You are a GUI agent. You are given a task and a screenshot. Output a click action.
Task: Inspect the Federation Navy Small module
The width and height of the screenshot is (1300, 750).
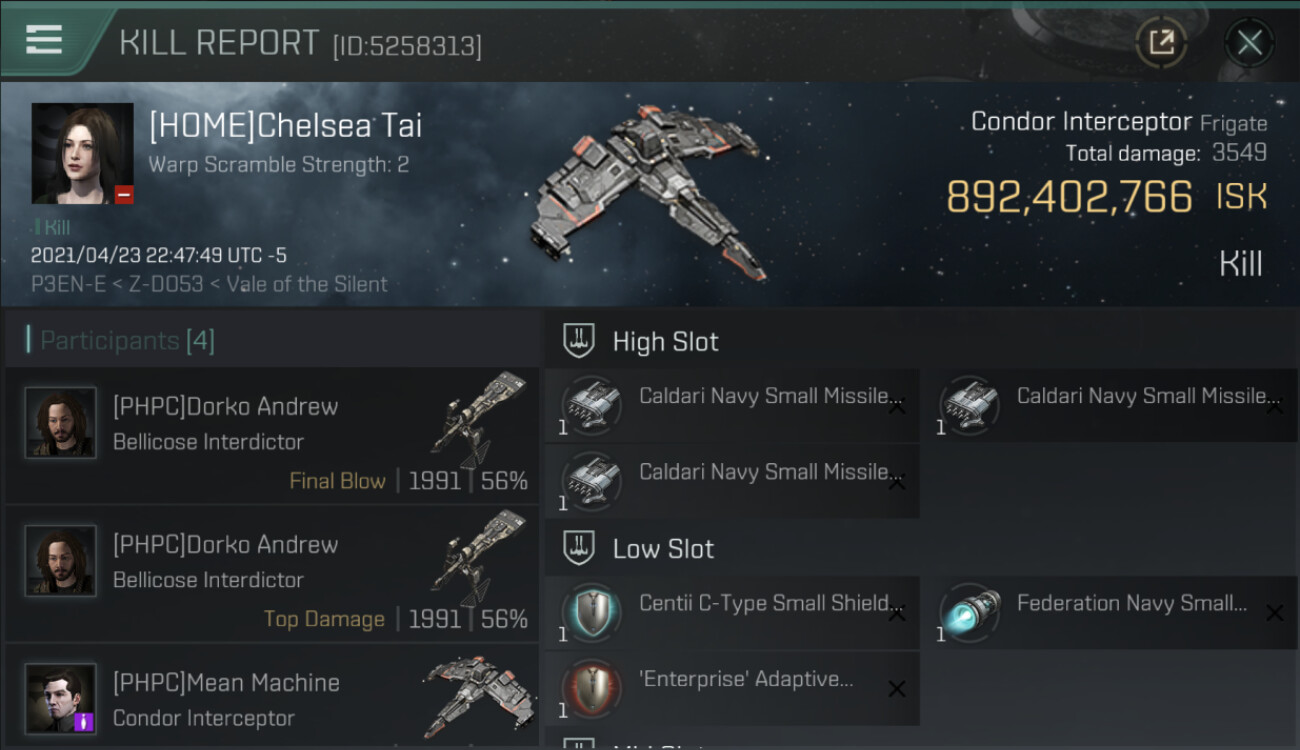click(1110, 612)
